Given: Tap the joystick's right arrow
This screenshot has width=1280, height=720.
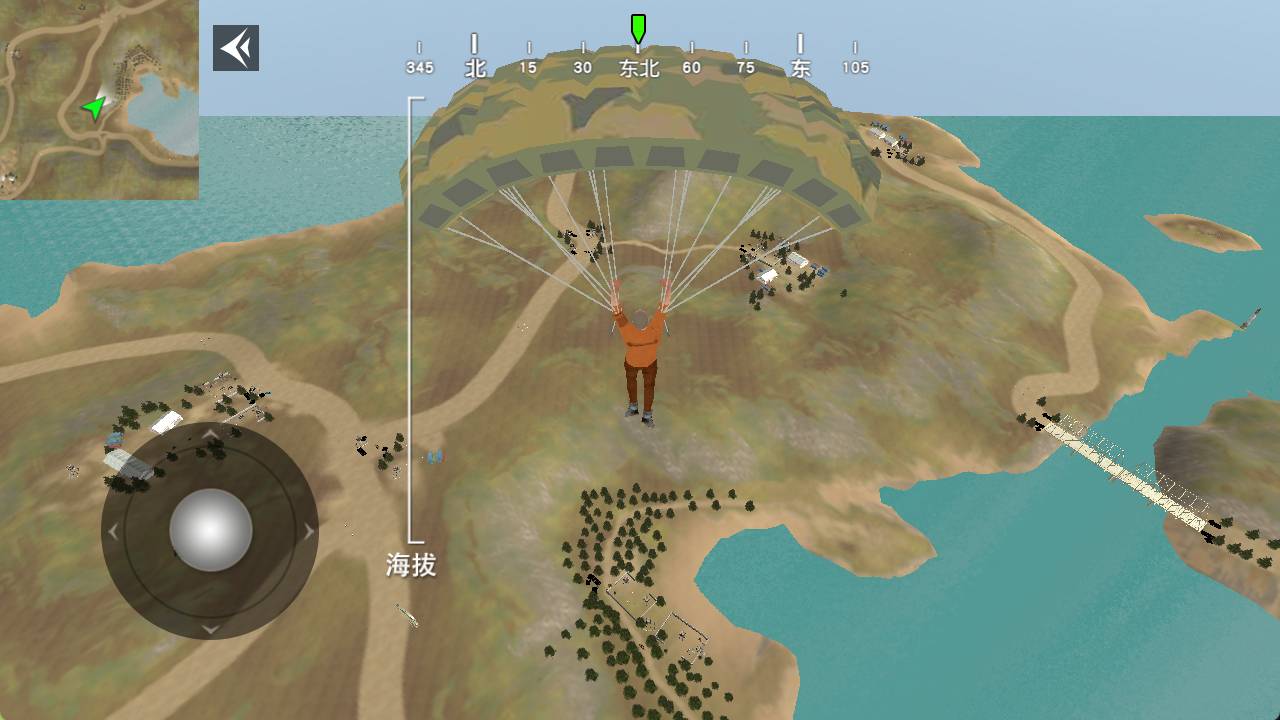Looking at the screenshot, I should (307, 531).
